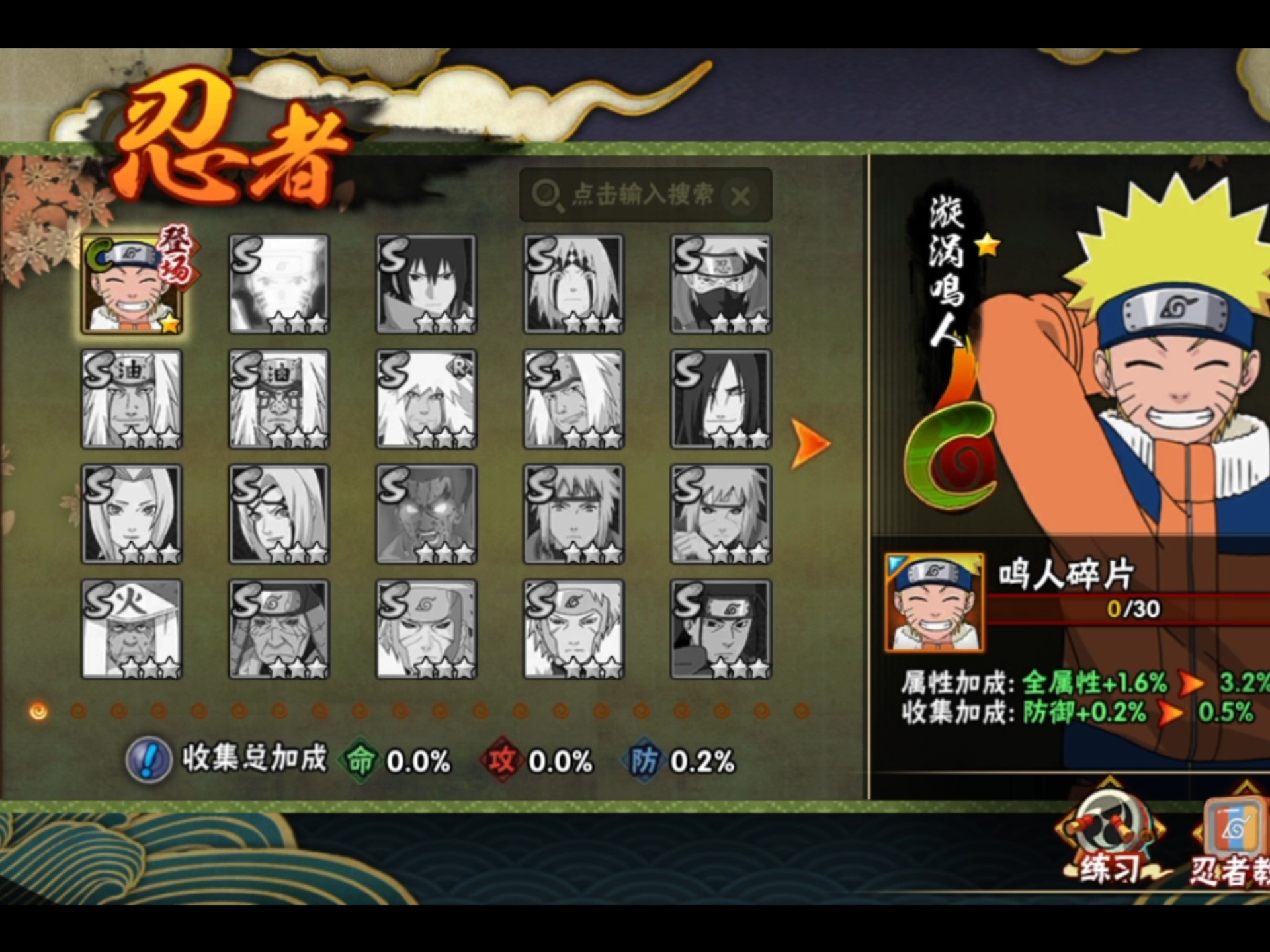Choose the Hokage hat with 火 portrait

[x=132, y=629]
